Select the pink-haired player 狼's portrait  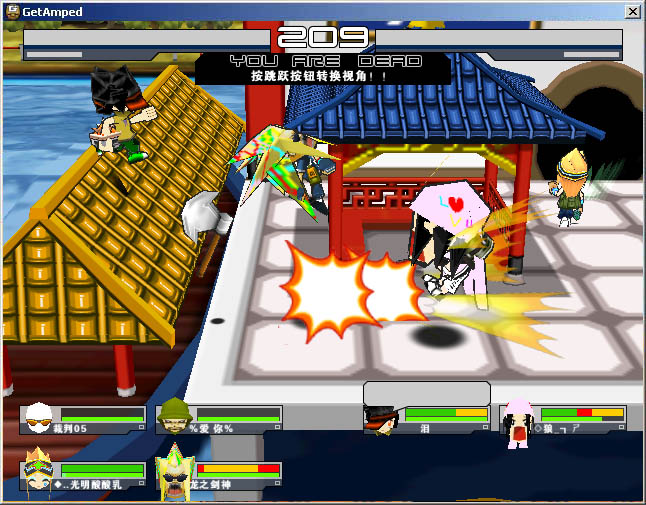[518, 420]
